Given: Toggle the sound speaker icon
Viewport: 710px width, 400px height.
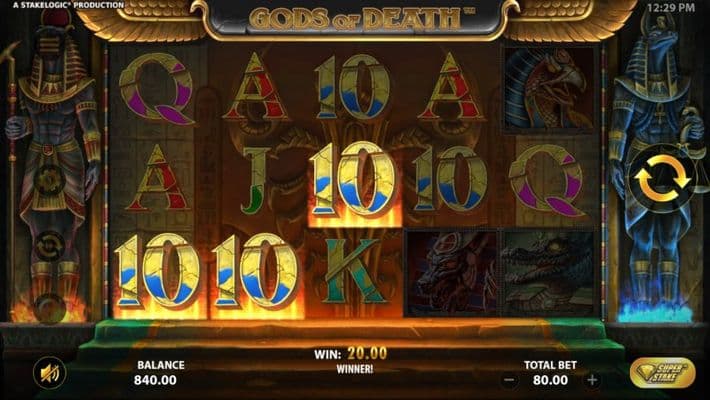Looking at the screenshot, I should click(x=47, y=373).
